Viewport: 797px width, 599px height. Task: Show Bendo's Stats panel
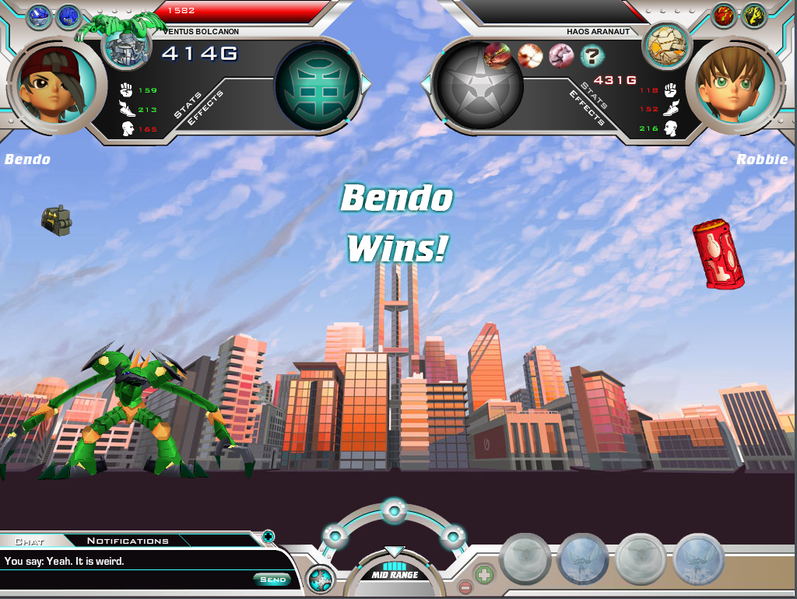[x=188, y=104]
